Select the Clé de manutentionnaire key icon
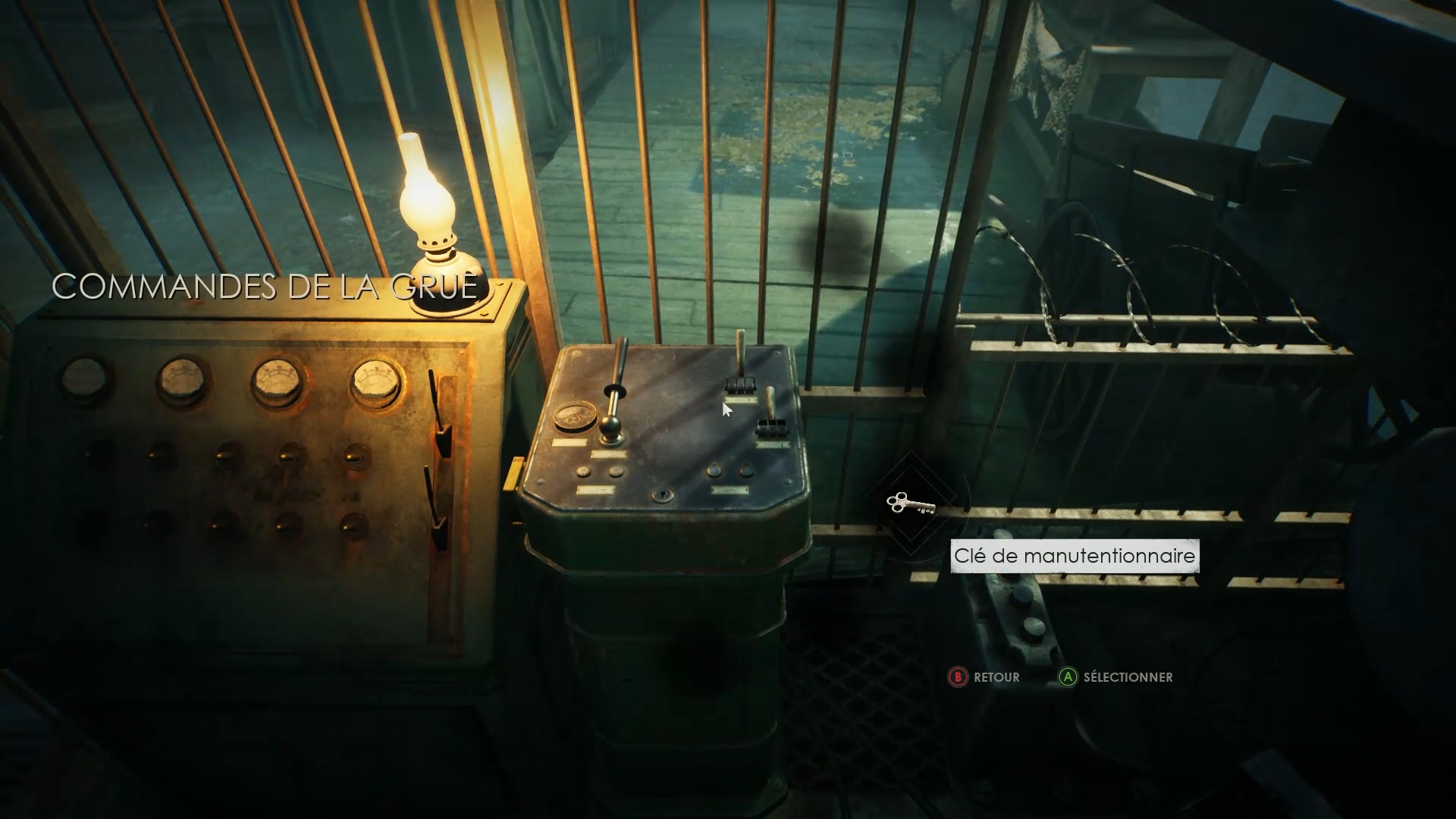 tap(909, 504)
